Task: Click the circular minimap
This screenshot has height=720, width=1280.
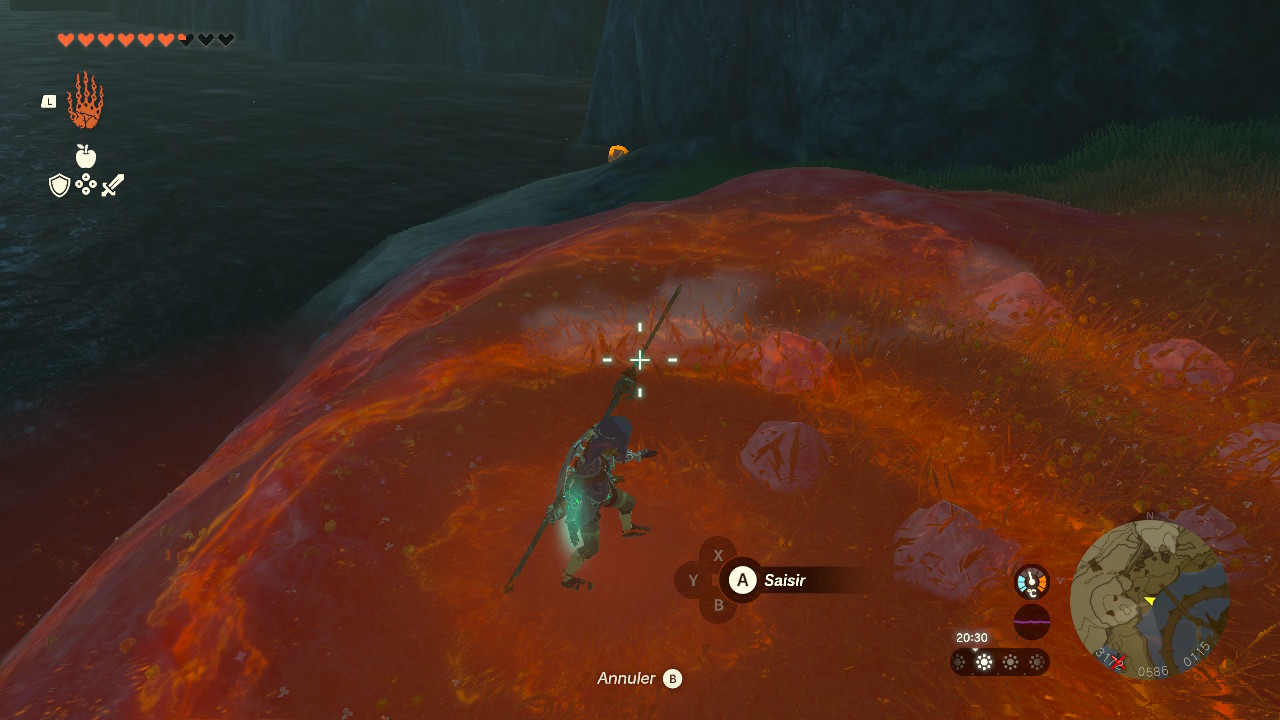Action: (x=1149, y=599)
